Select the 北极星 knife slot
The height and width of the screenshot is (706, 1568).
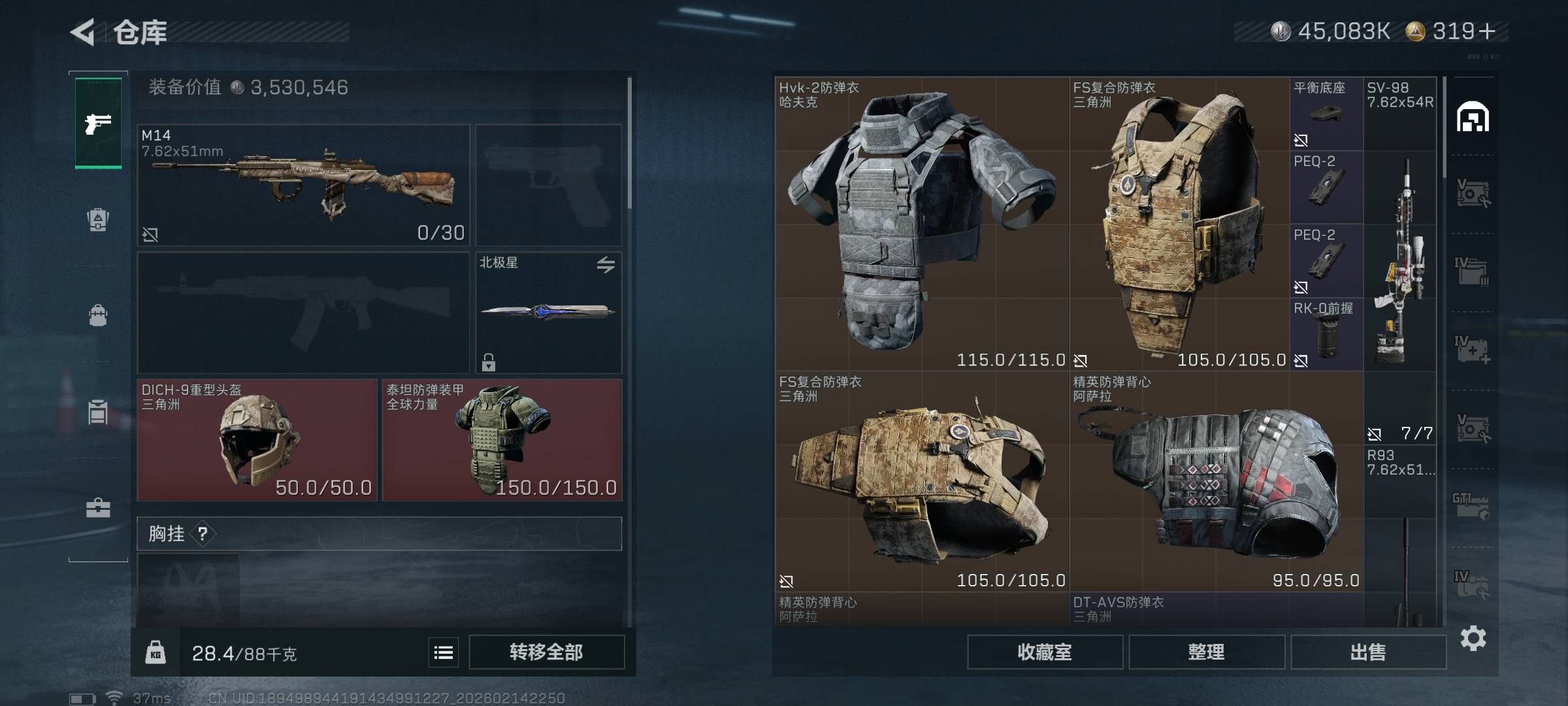point(548,312)
